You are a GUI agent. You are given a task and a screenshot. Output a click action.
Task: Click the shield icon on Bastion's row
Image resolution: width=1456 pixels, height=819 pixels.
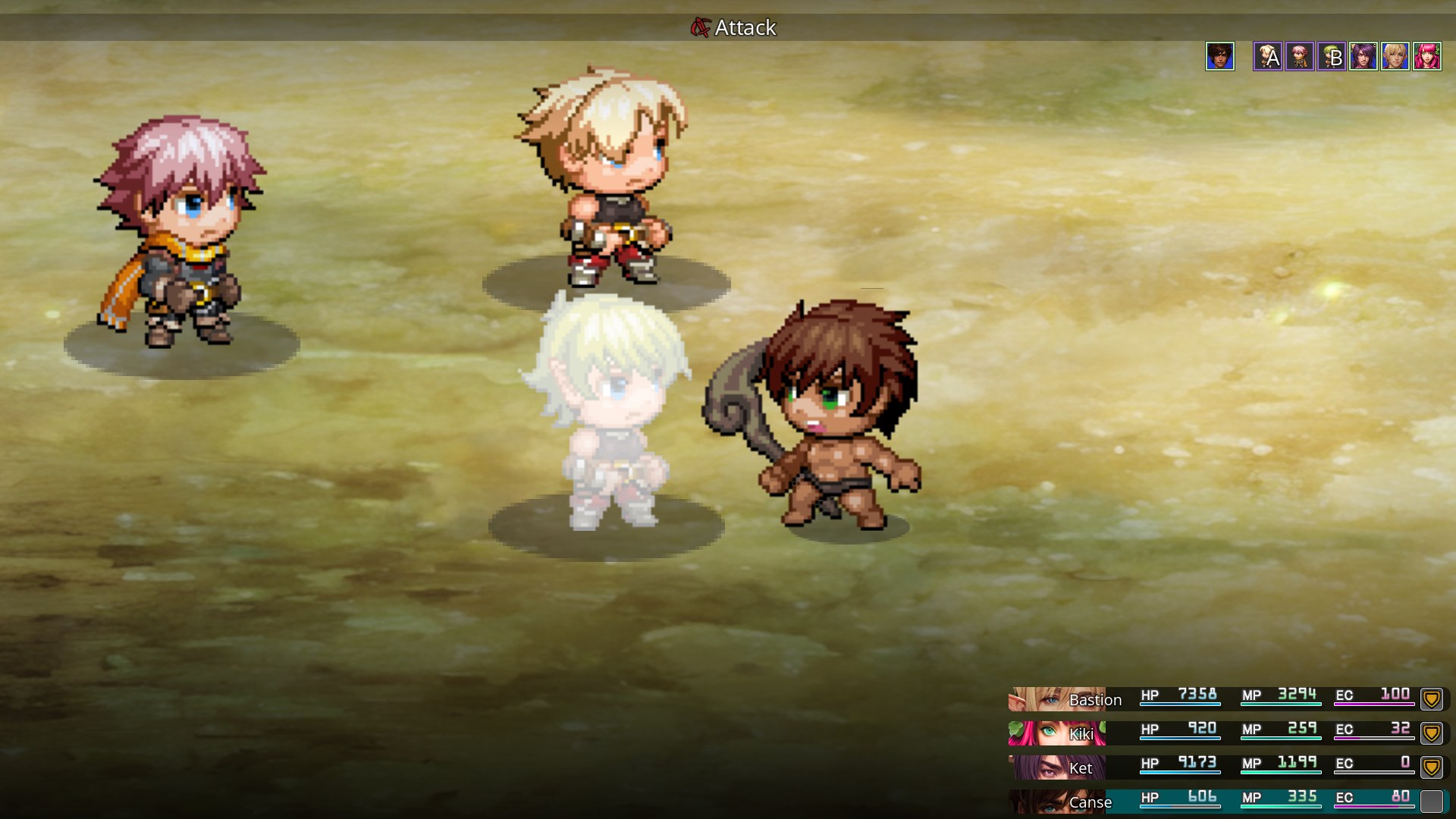[1431, 698]
